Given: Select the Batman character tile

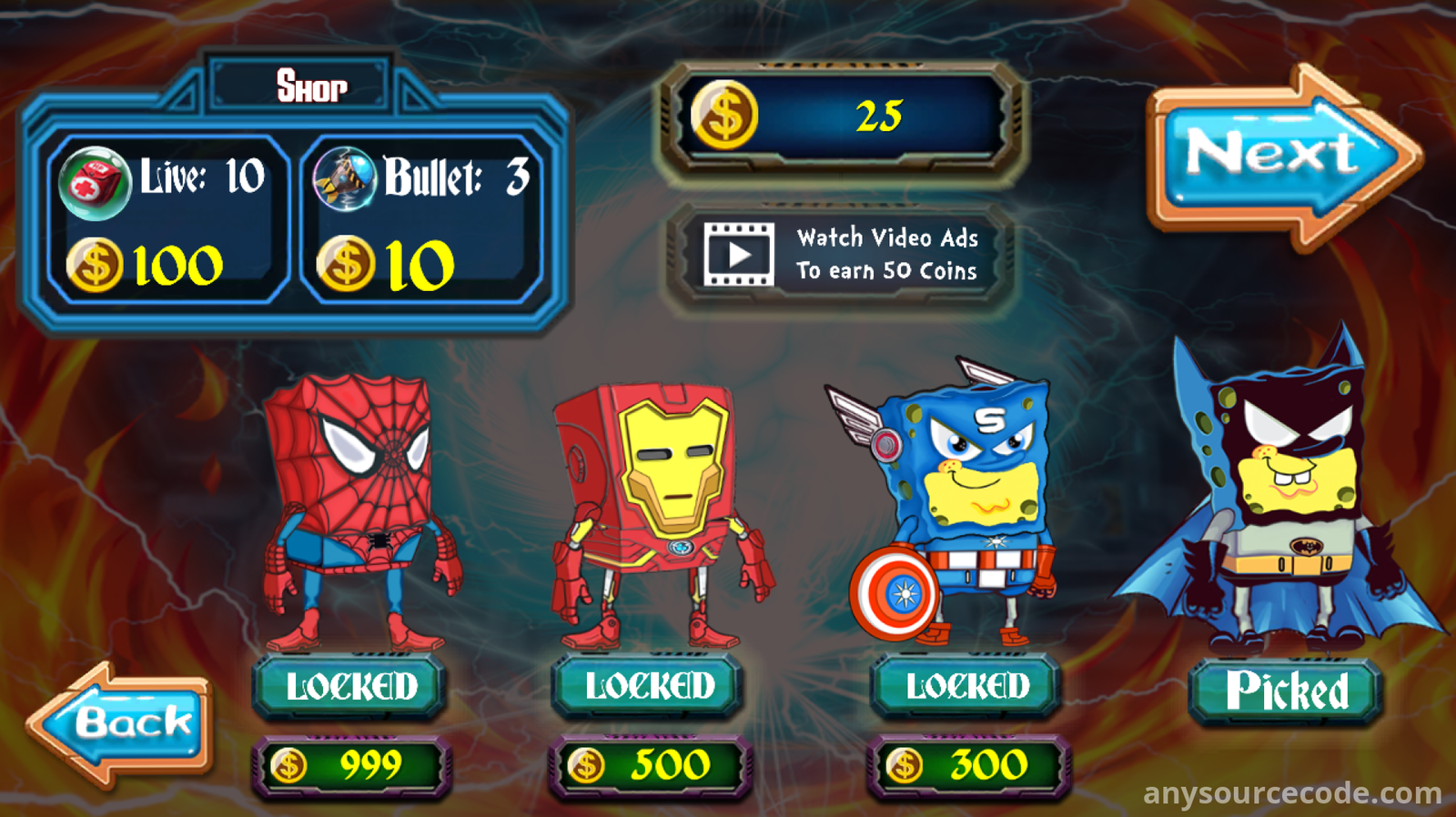Looking at the screenshot, I should (1283, 500).
